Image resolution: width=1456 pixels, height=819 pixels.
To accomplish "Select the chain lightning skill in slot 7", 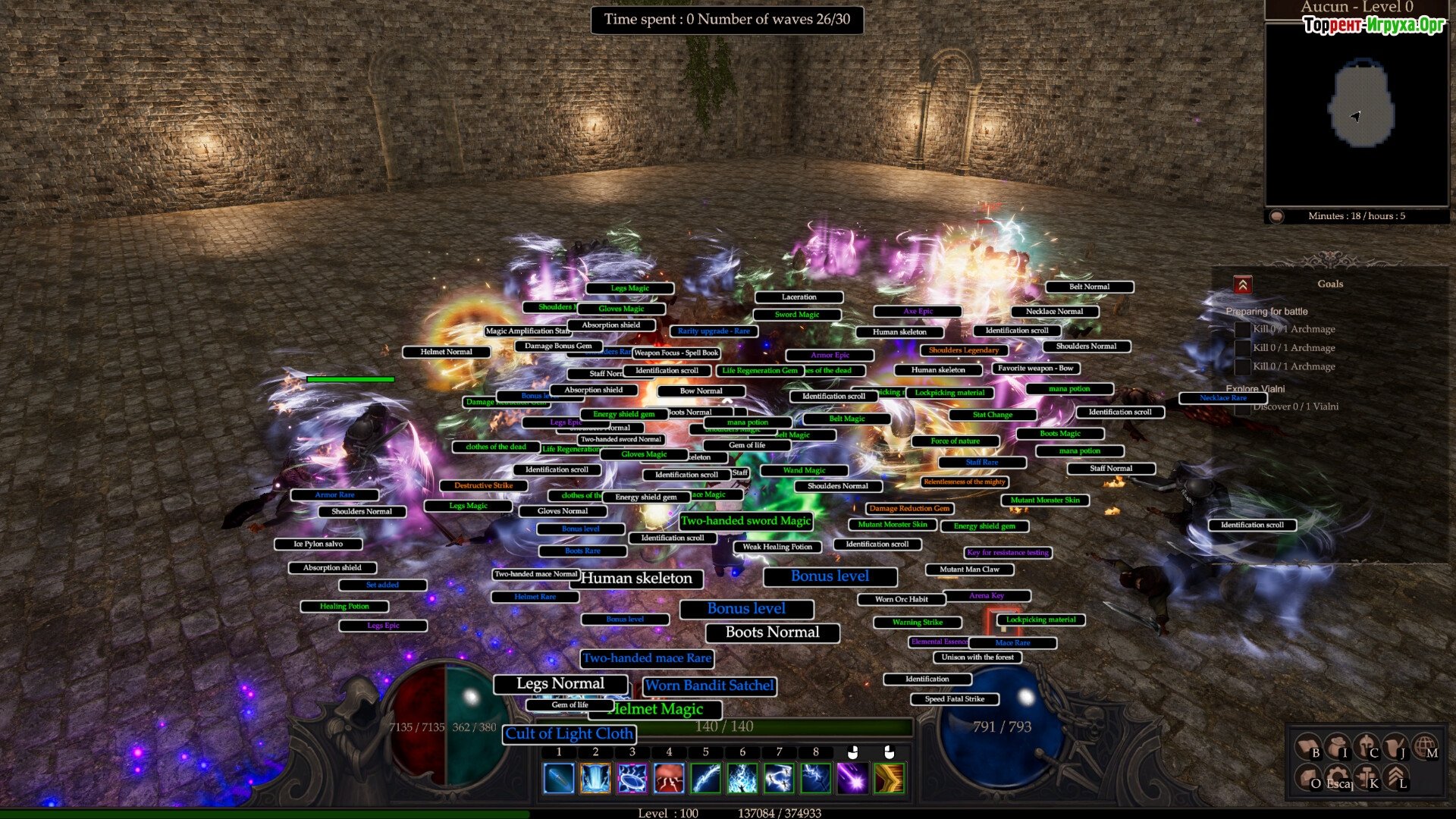I will (779, 779).
